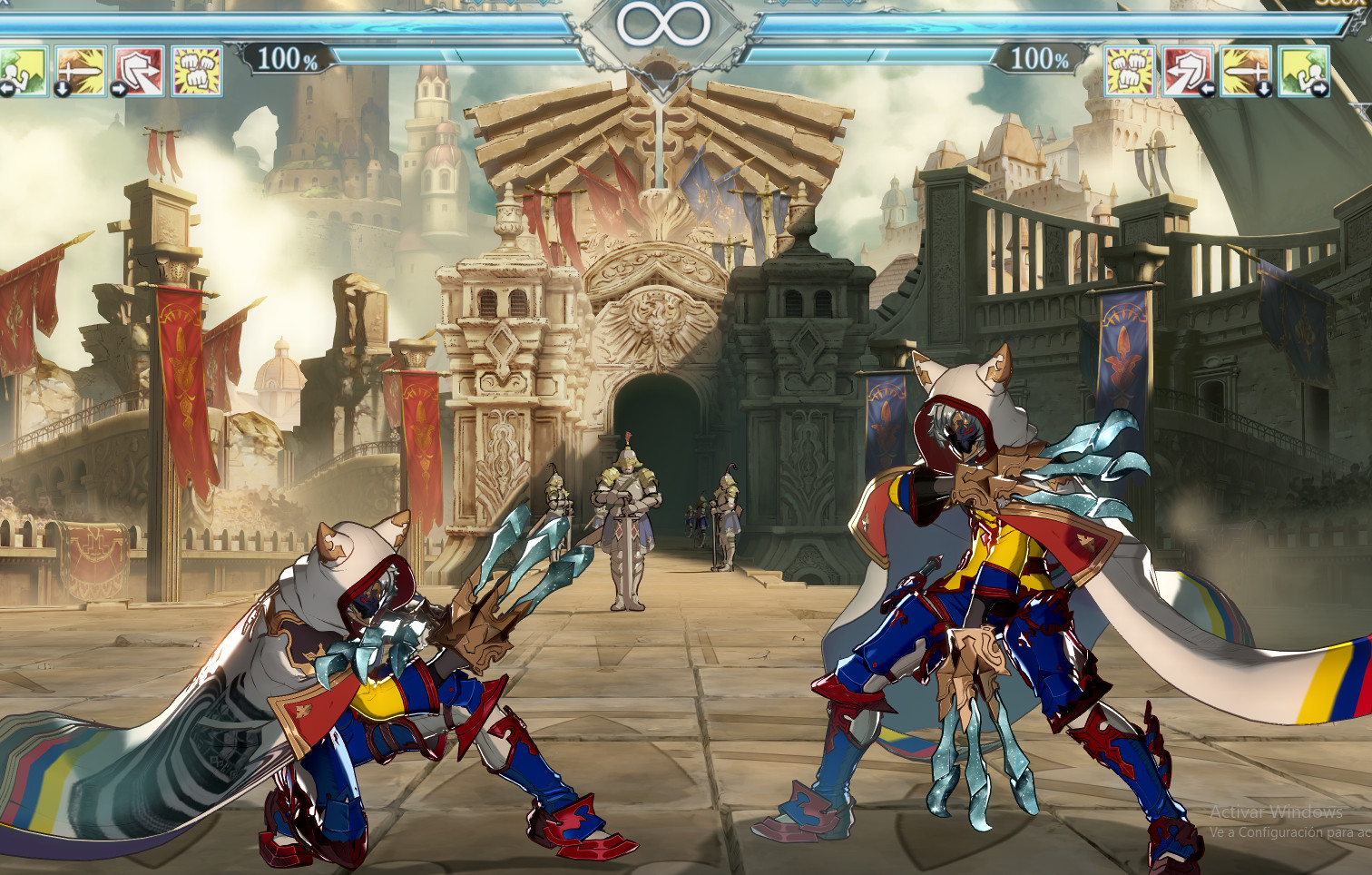The width and height of the screenshot is (1372, 875).
Task: Click the left-arrow badge on Player 1's dodge icon
Action: (x=5, y=88)
